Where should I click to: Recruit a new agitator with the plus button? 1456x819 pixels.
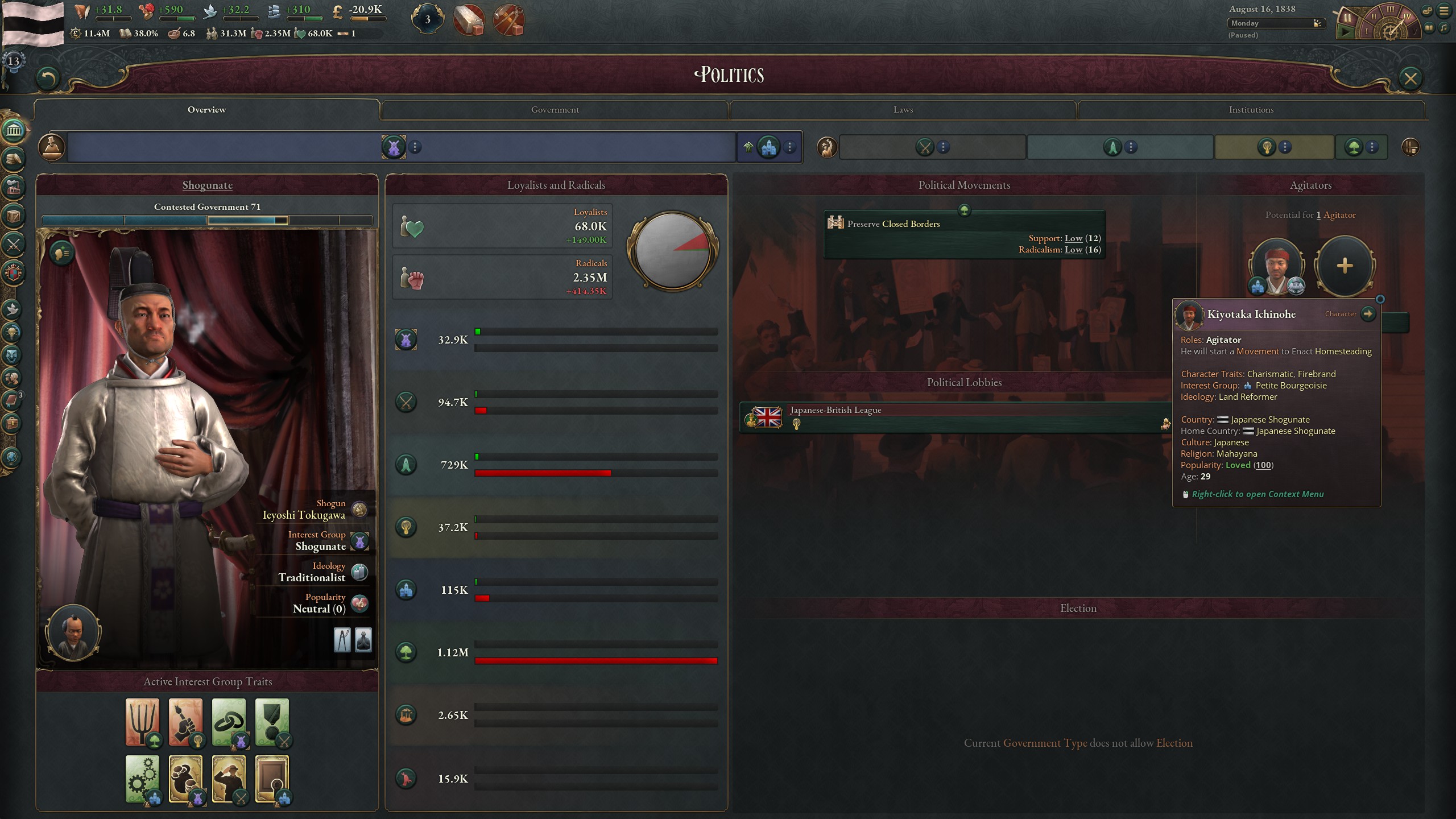[x=1345, y=266]
